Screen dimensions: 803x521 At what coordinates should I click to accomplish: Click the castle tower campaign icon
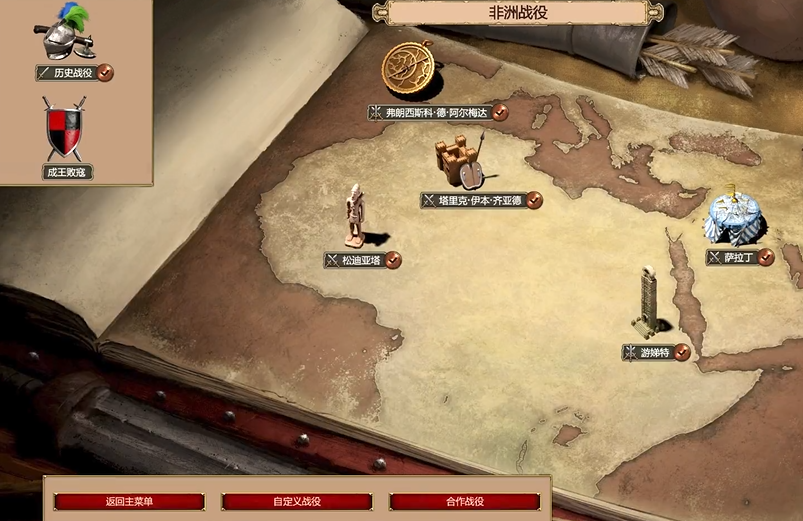458,163
